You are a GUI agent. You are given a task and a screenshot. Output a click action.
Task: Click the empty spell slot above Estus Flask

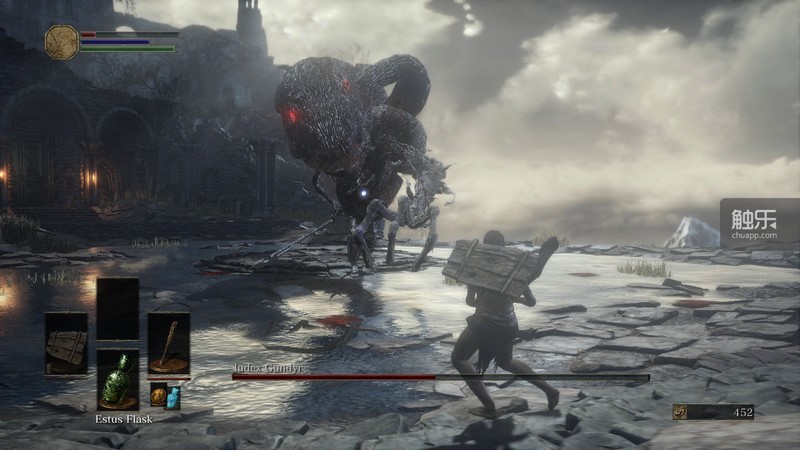[117, 309]
